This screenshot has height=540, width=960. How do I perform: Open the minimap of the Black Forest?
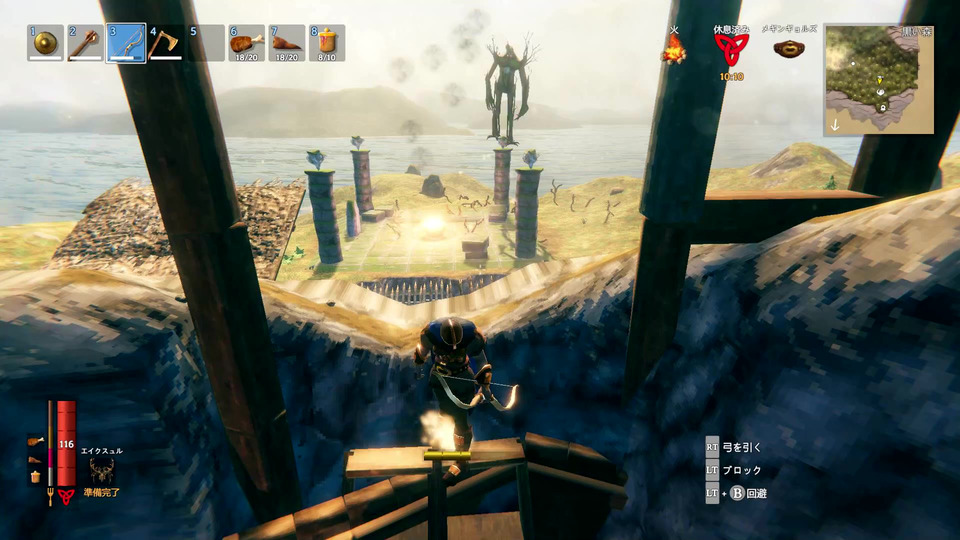tap(879, 80)
